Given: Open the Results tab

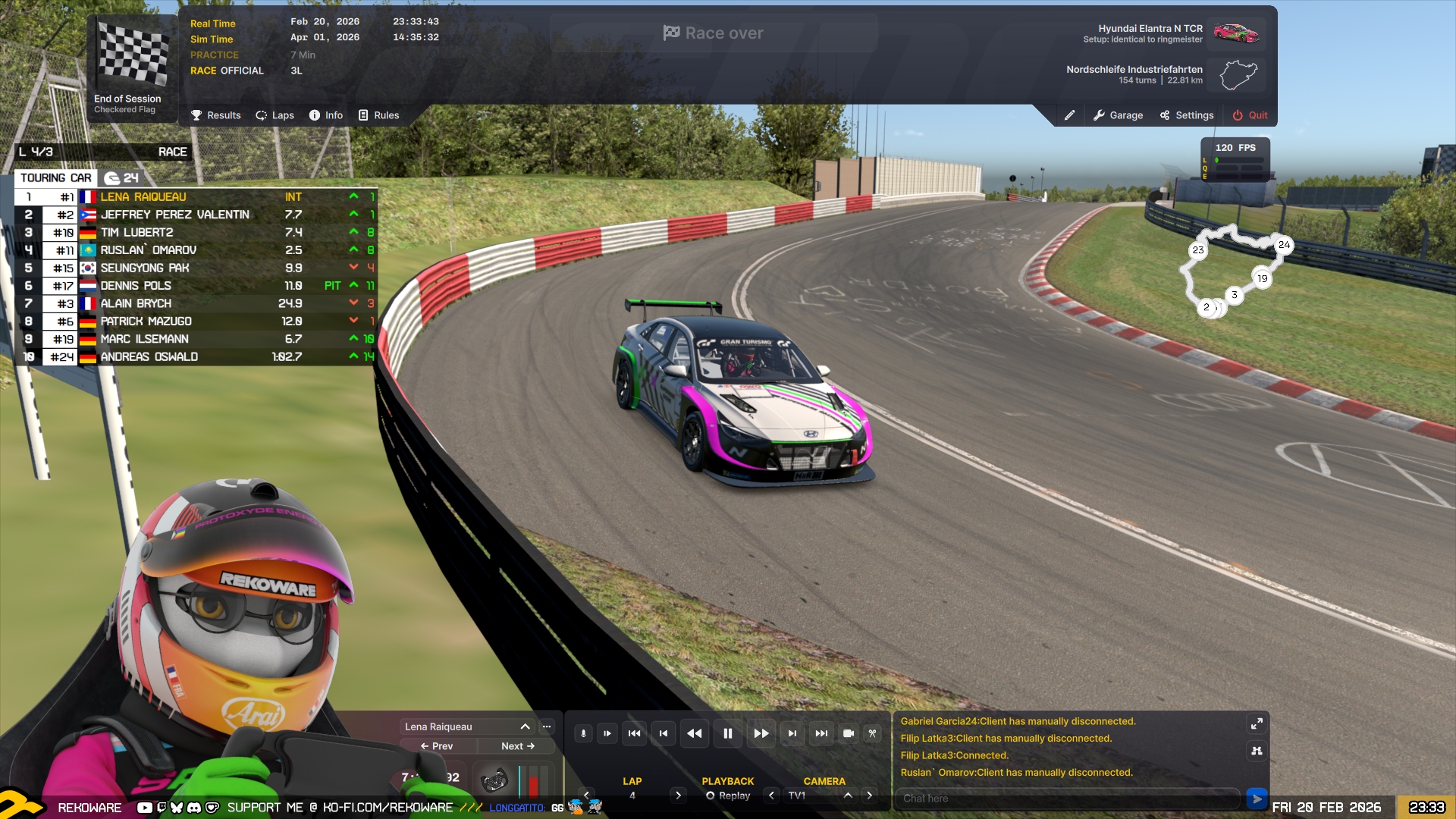Looking at the screenshot, I should 216,115.
